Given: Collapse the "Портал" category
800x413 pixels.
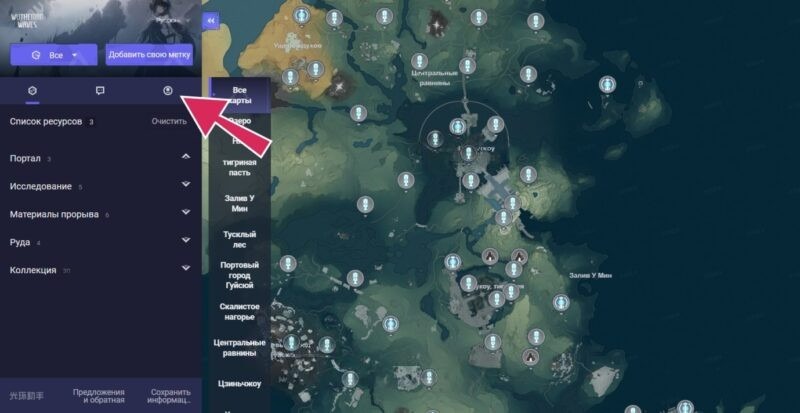Looking at the screenshot, I should 186,158.
